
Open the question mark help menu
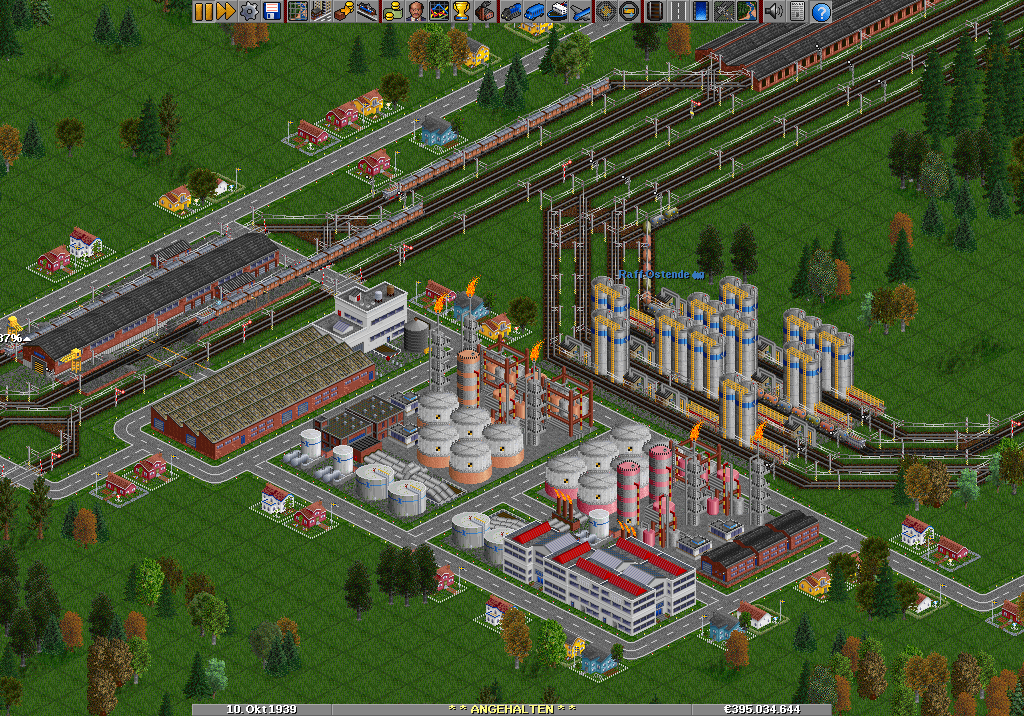[x=821, y=12]
